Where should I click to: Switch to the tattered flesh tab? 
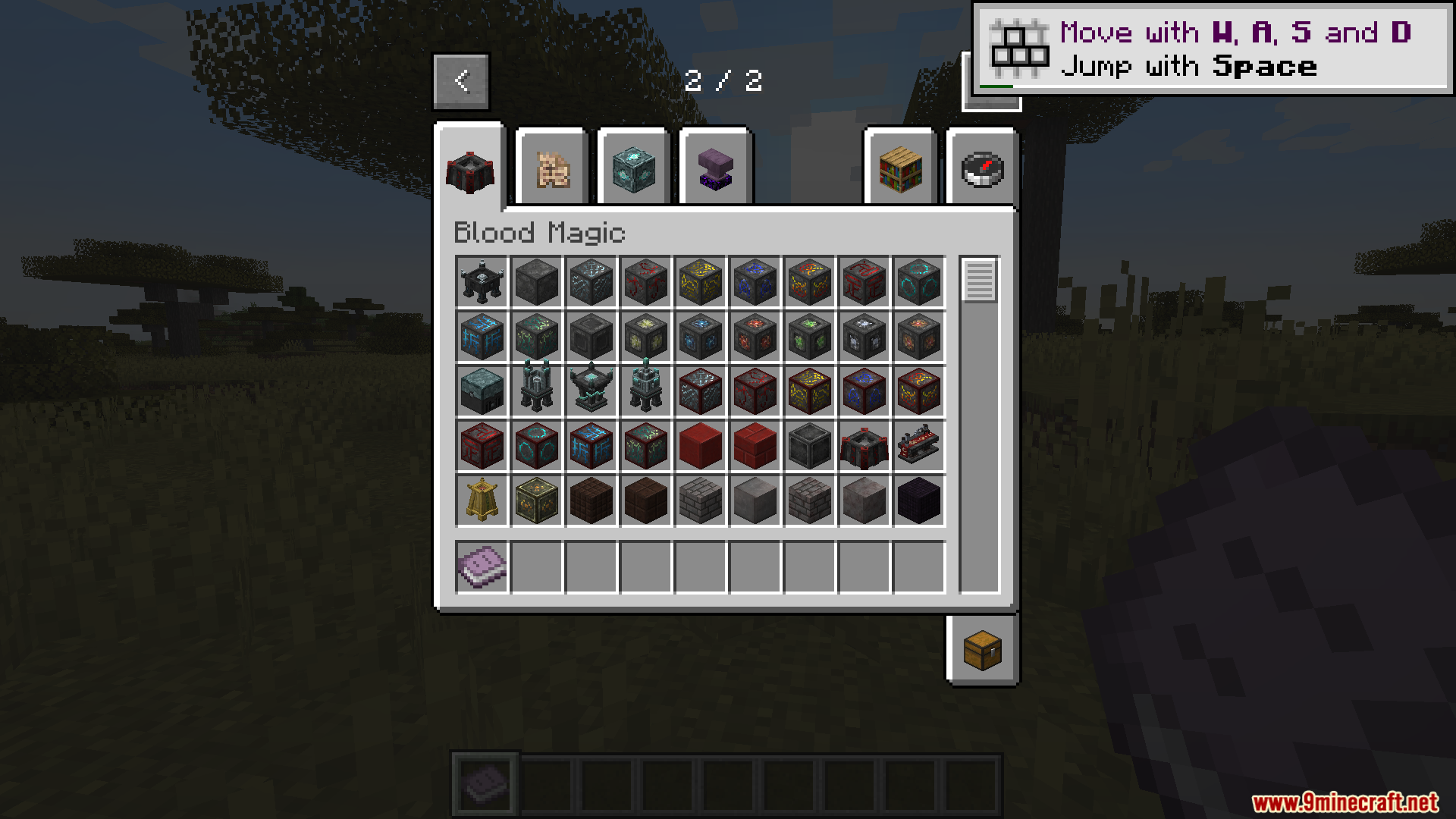[551, 171]
